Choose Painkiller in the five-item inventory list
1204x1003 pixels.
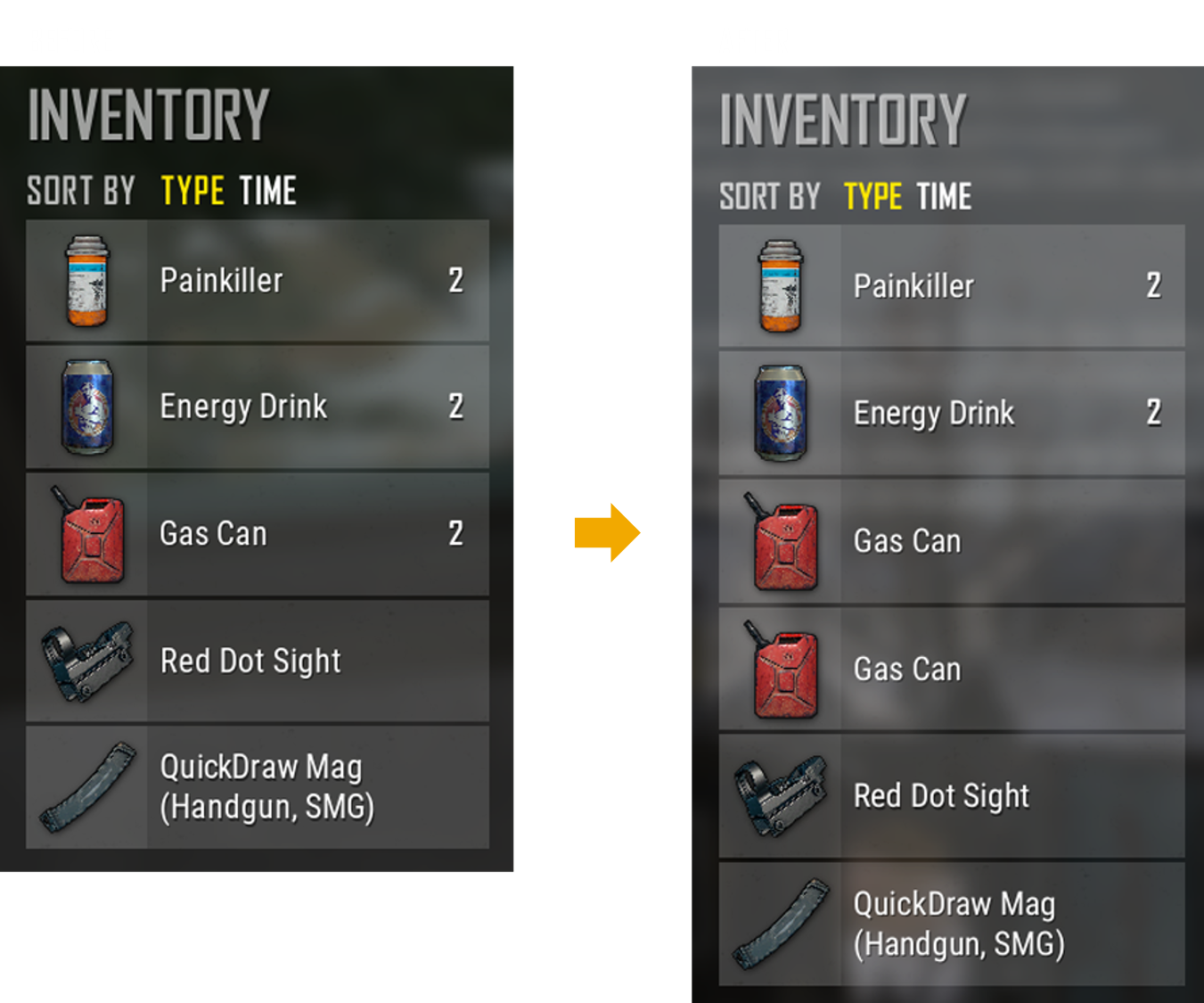(x=258, y=281)
